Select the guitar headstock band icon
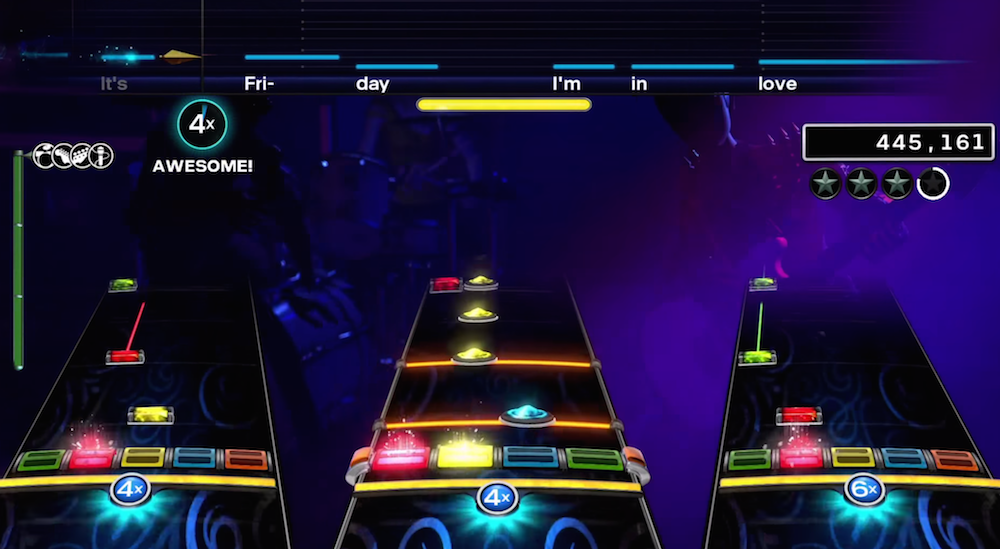This screenshot has width=1000, height=549. pyautogui.click(x=64, y=155)
